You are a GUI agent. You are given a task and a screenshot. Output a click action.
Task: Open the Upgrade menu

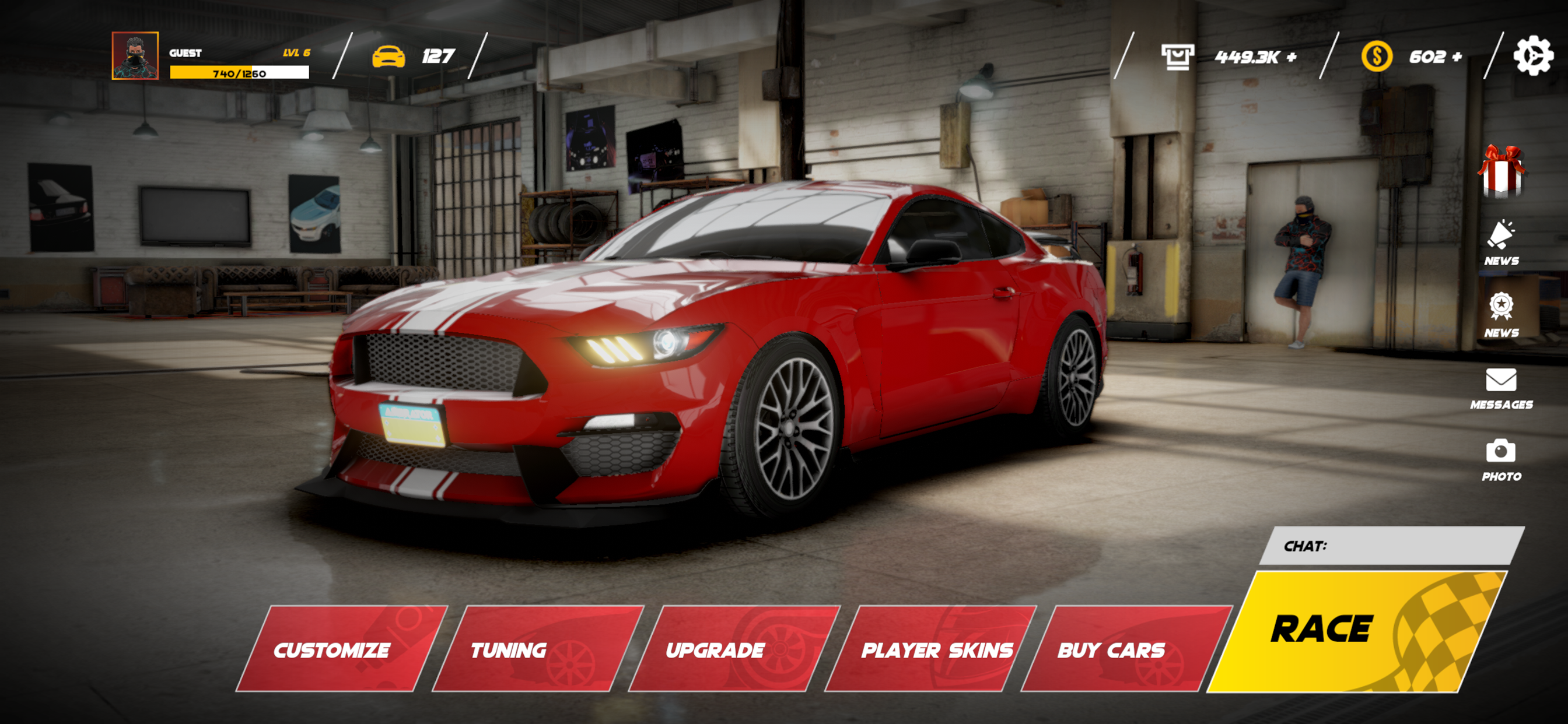coord(715,651)
